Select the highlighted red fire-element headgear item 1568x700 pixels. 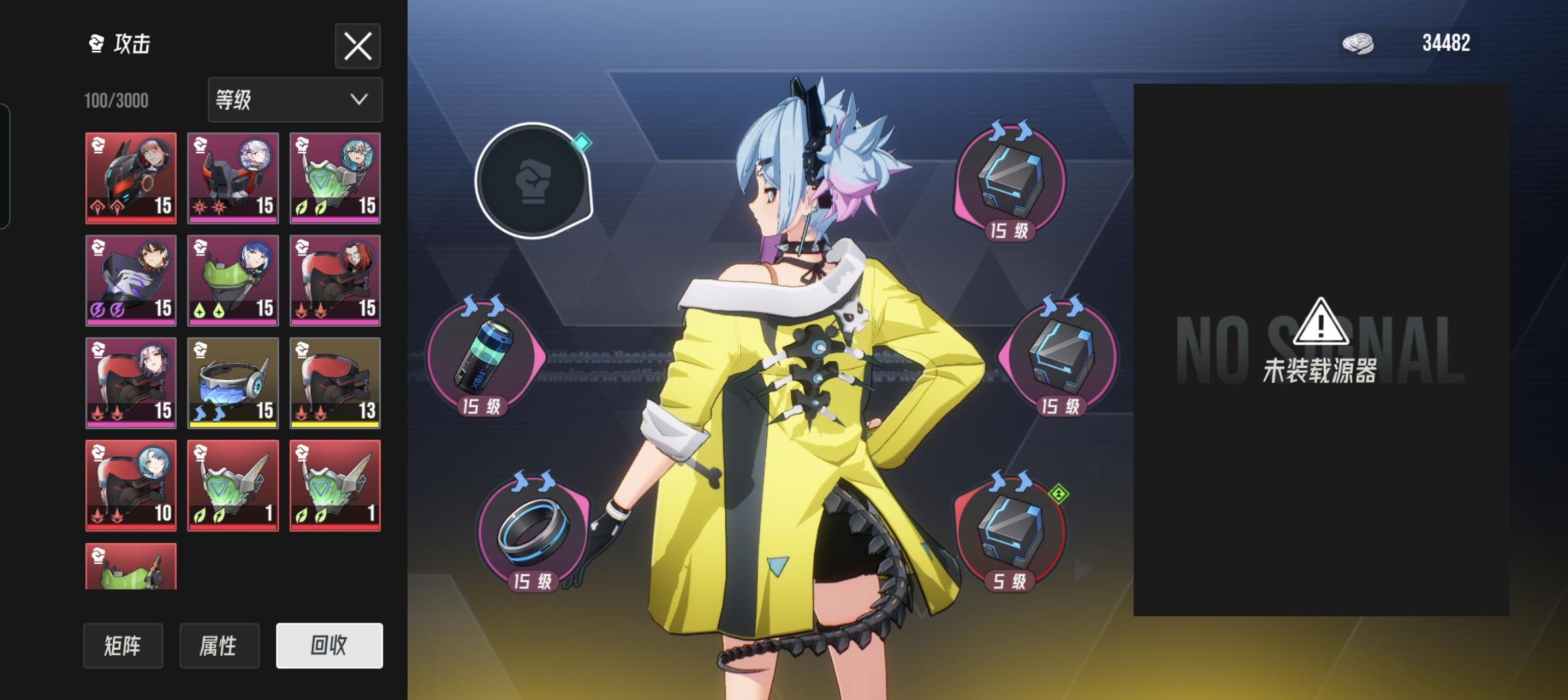(130, 178)
